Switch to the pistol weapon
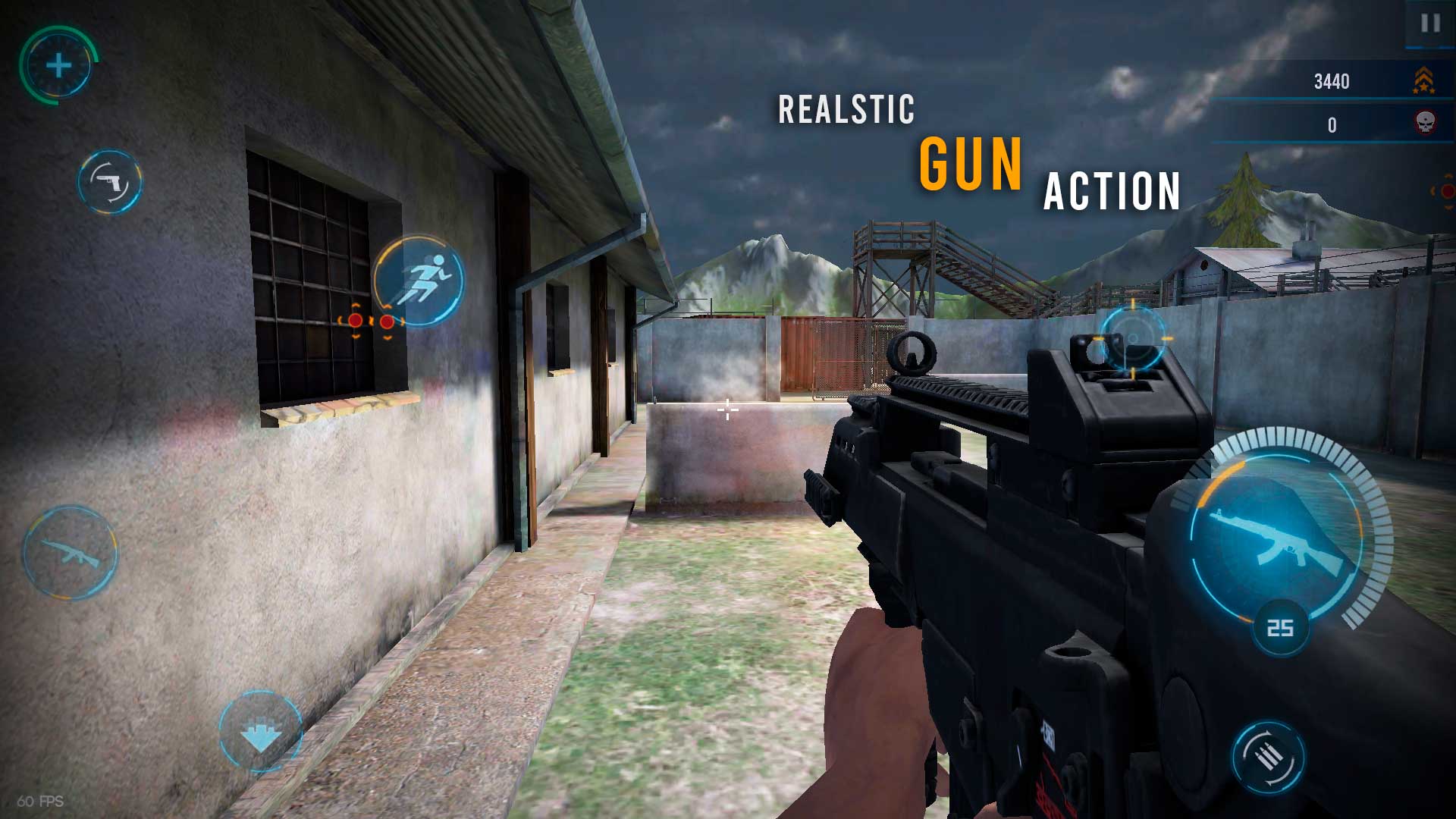This screenshot has height=819, width=1456. (x=110, y=182)
